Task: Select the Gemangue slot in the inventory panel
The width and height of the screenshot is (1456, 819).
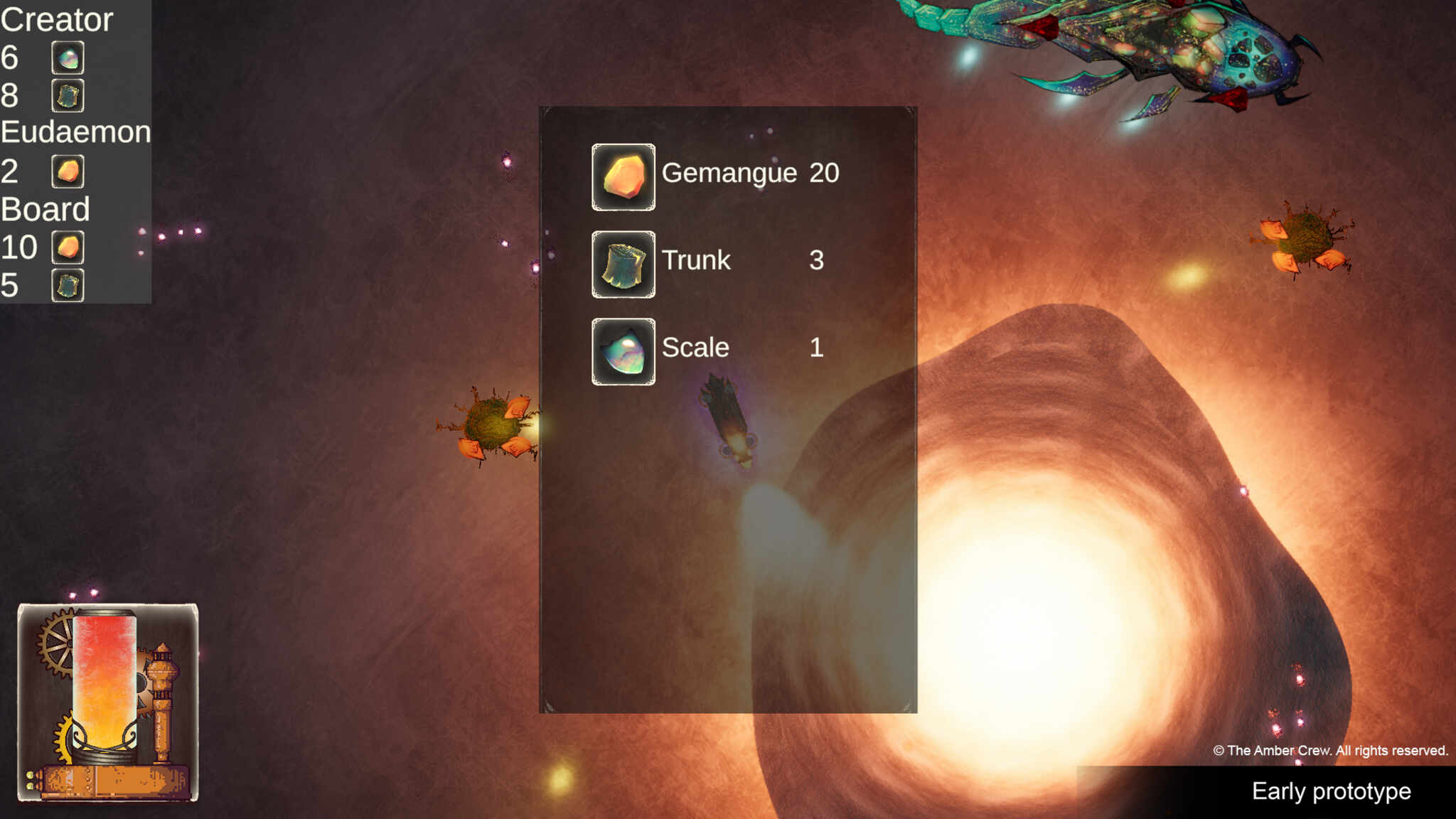Action: (623, 177)
